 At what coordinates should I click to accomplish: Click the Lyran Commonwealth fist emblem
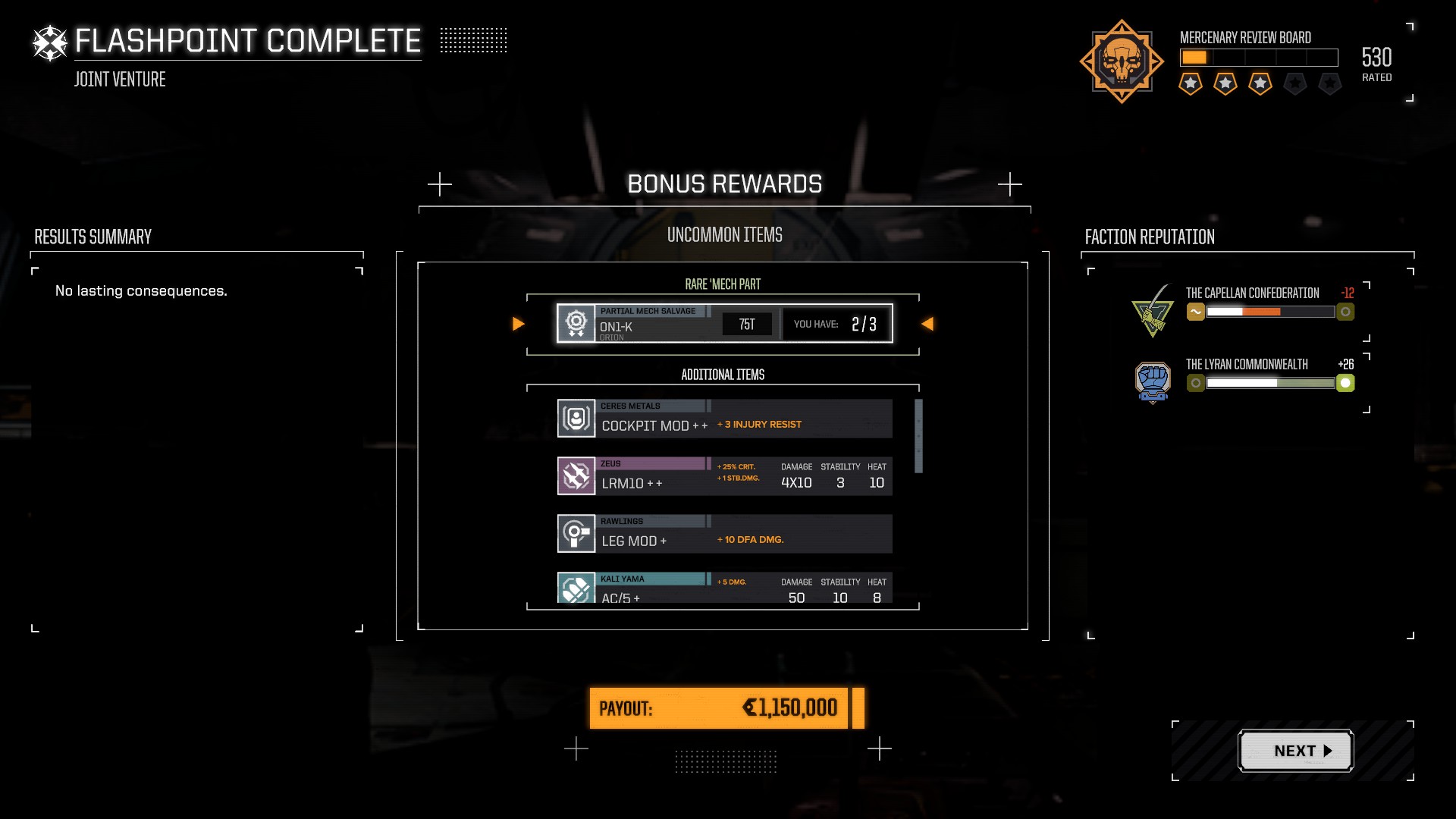[1153, 383]
